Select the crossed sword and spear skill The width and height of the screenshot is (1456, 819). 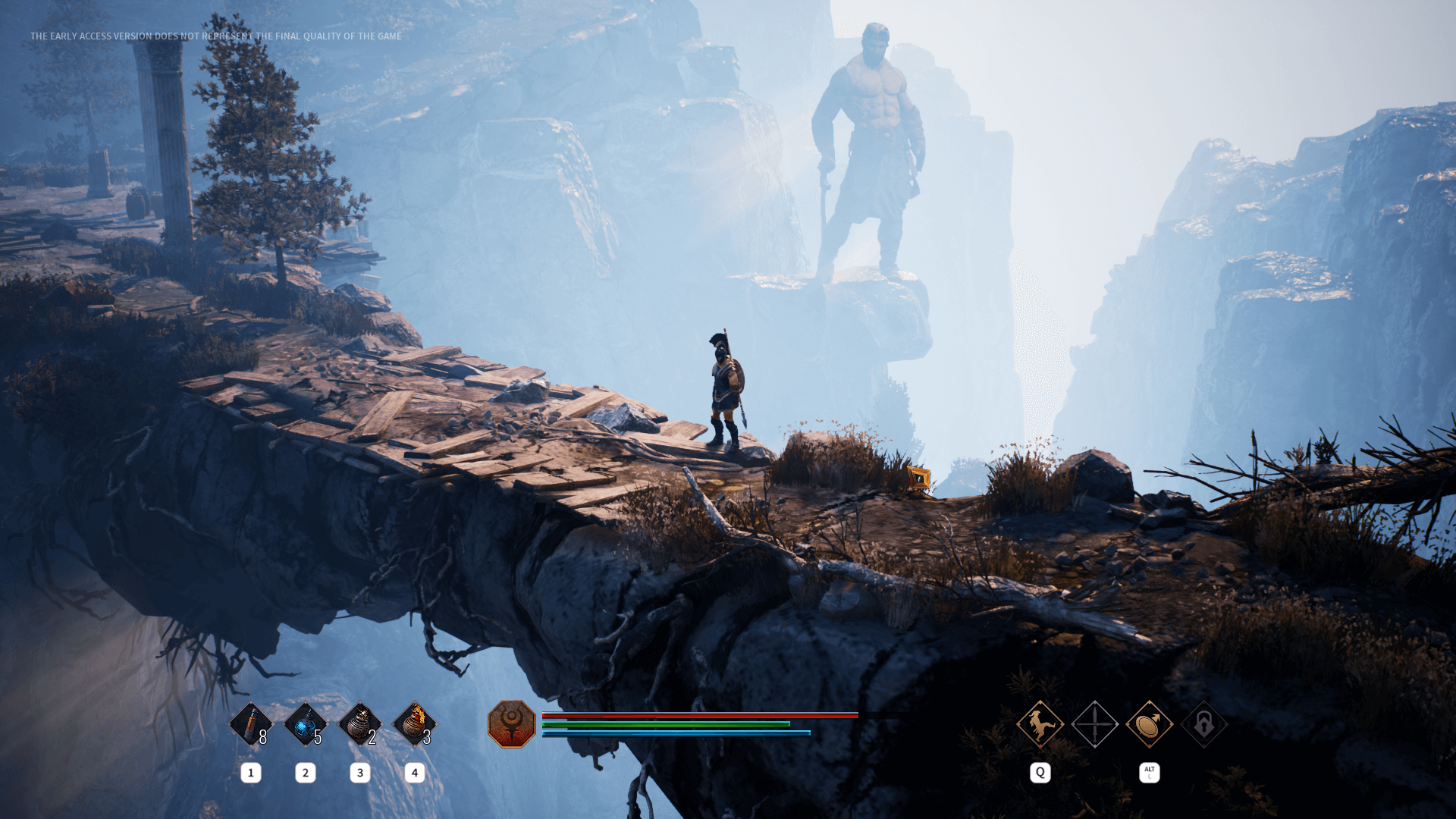(x=1094, y=724)
